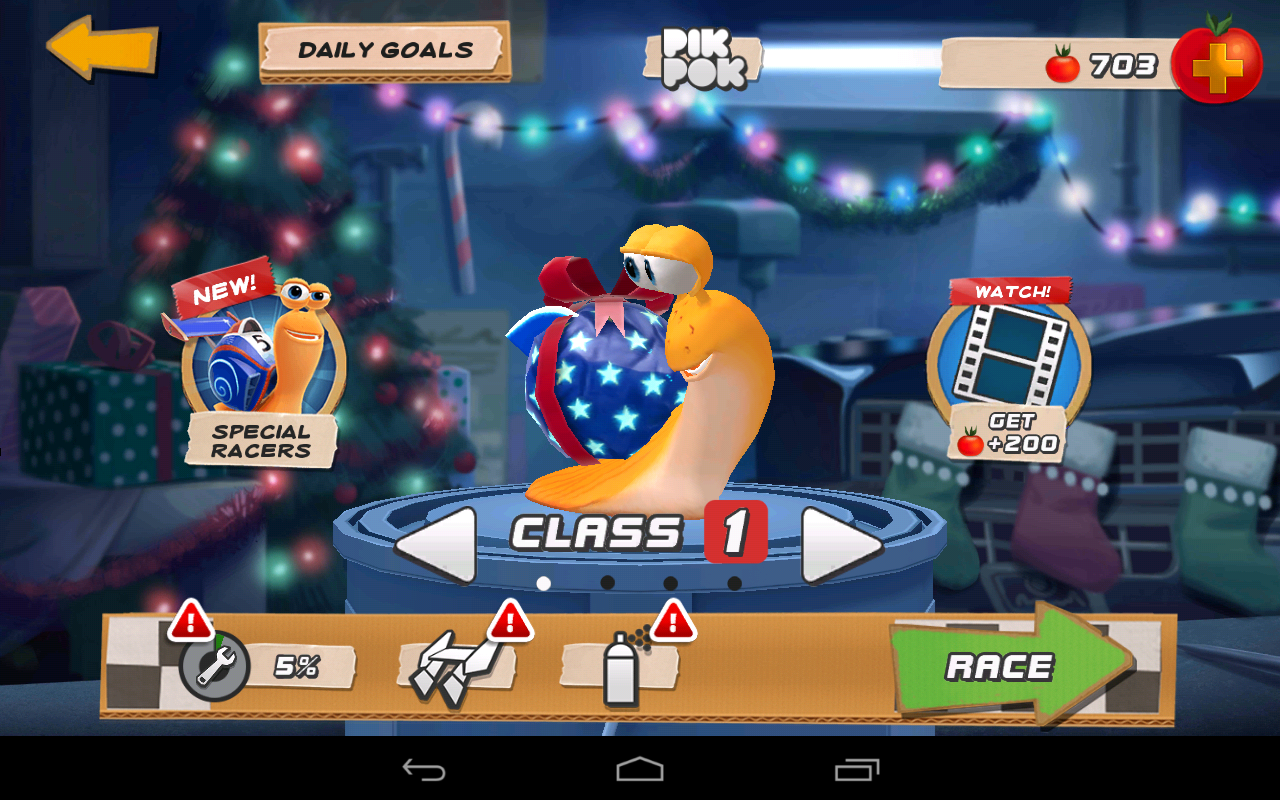Tap the warning badge above the spray can

tap(675, 622)
